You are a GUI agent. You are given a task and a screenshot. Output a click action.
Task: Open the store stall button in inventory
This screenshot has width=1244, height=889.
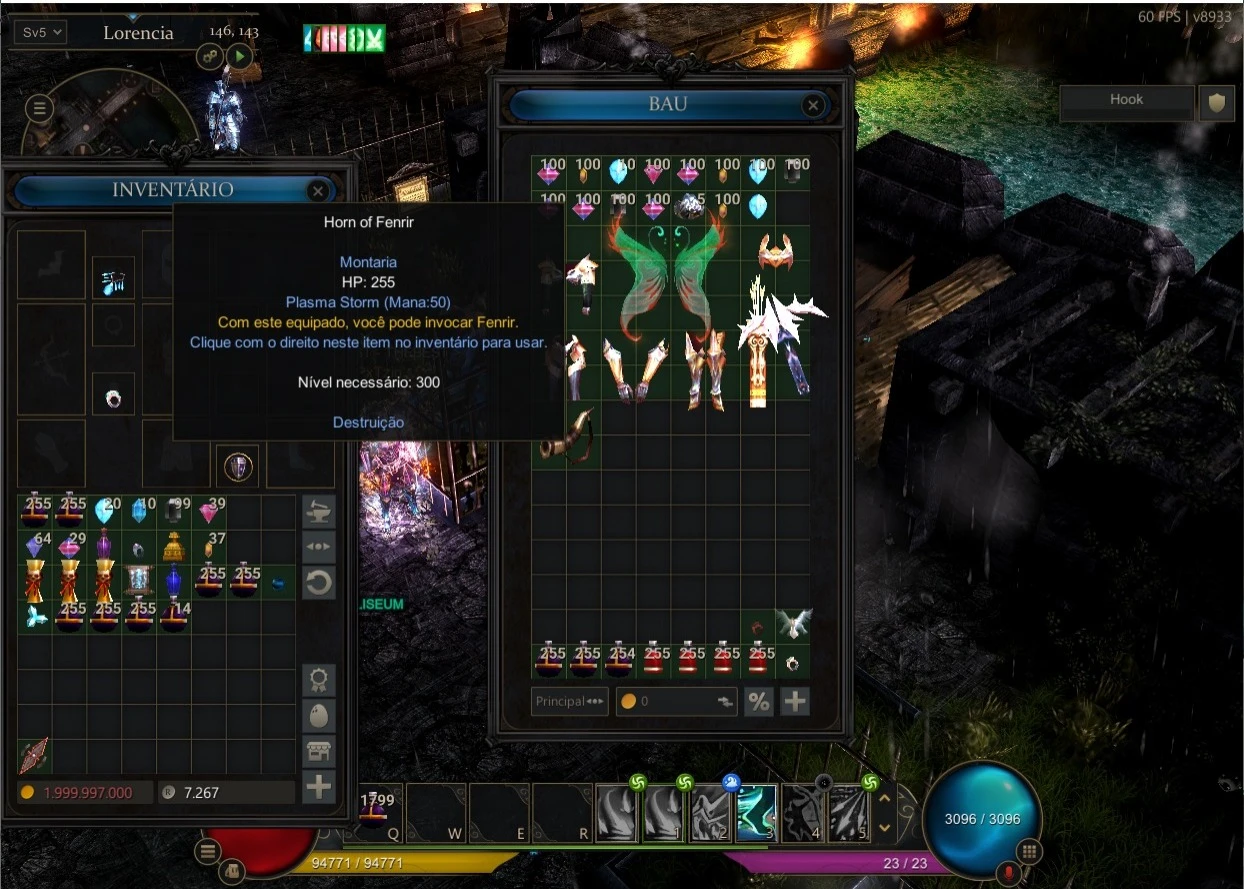point(319,751)
